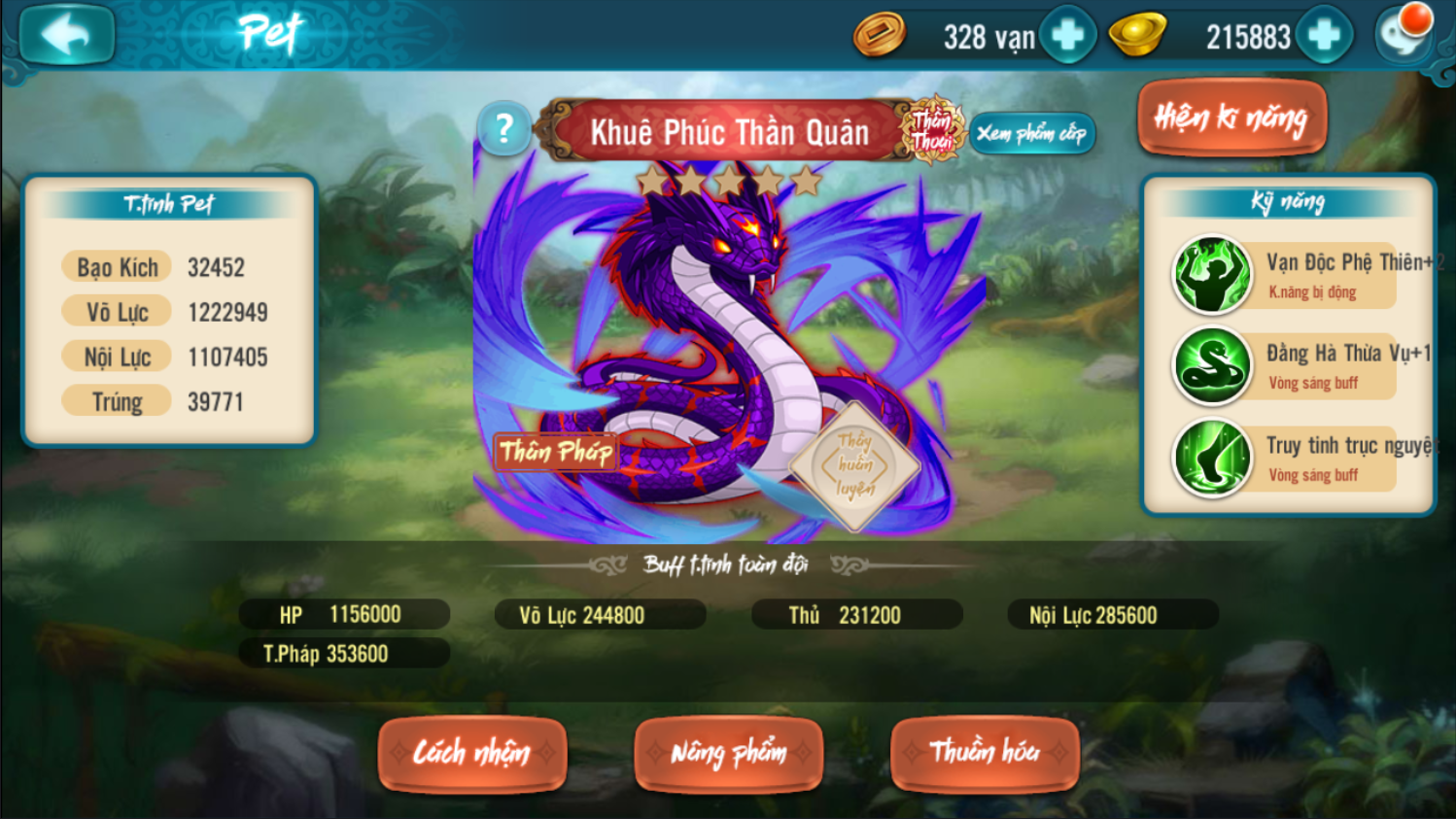This screenshot has width=1456, height=819.
Task: Tap the plus button next to 328 vạn
Action: point(1067,34)
